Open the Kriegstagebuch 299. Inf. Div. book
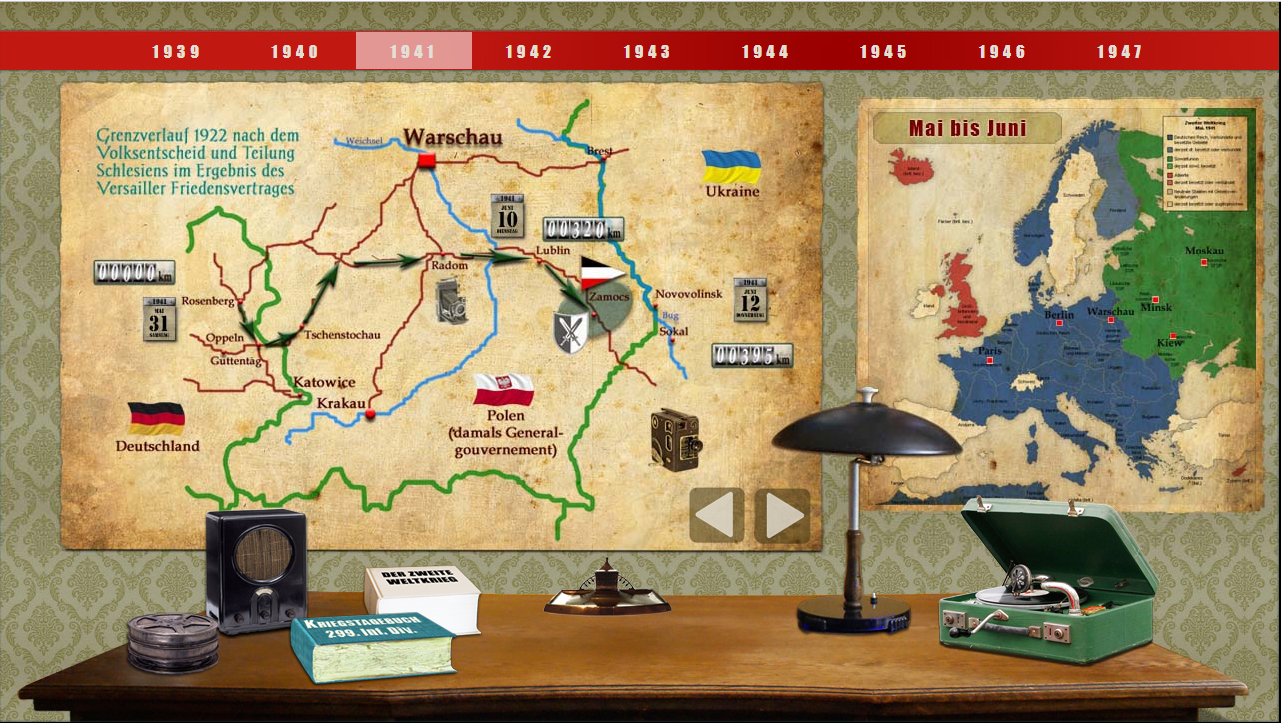Viewport: 1281px width, 723px height. pos(372,647)
